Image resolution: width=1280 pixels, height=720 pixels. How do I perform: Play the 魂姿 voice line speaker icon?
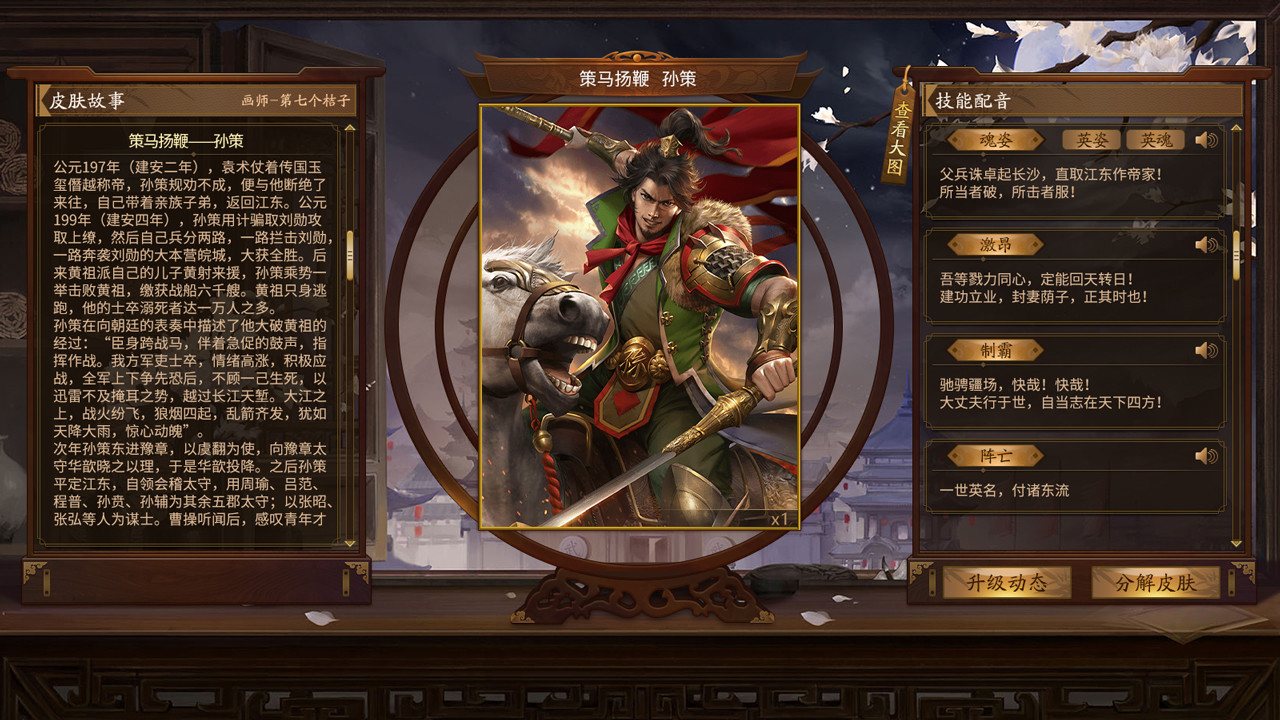click(1204, 140)
